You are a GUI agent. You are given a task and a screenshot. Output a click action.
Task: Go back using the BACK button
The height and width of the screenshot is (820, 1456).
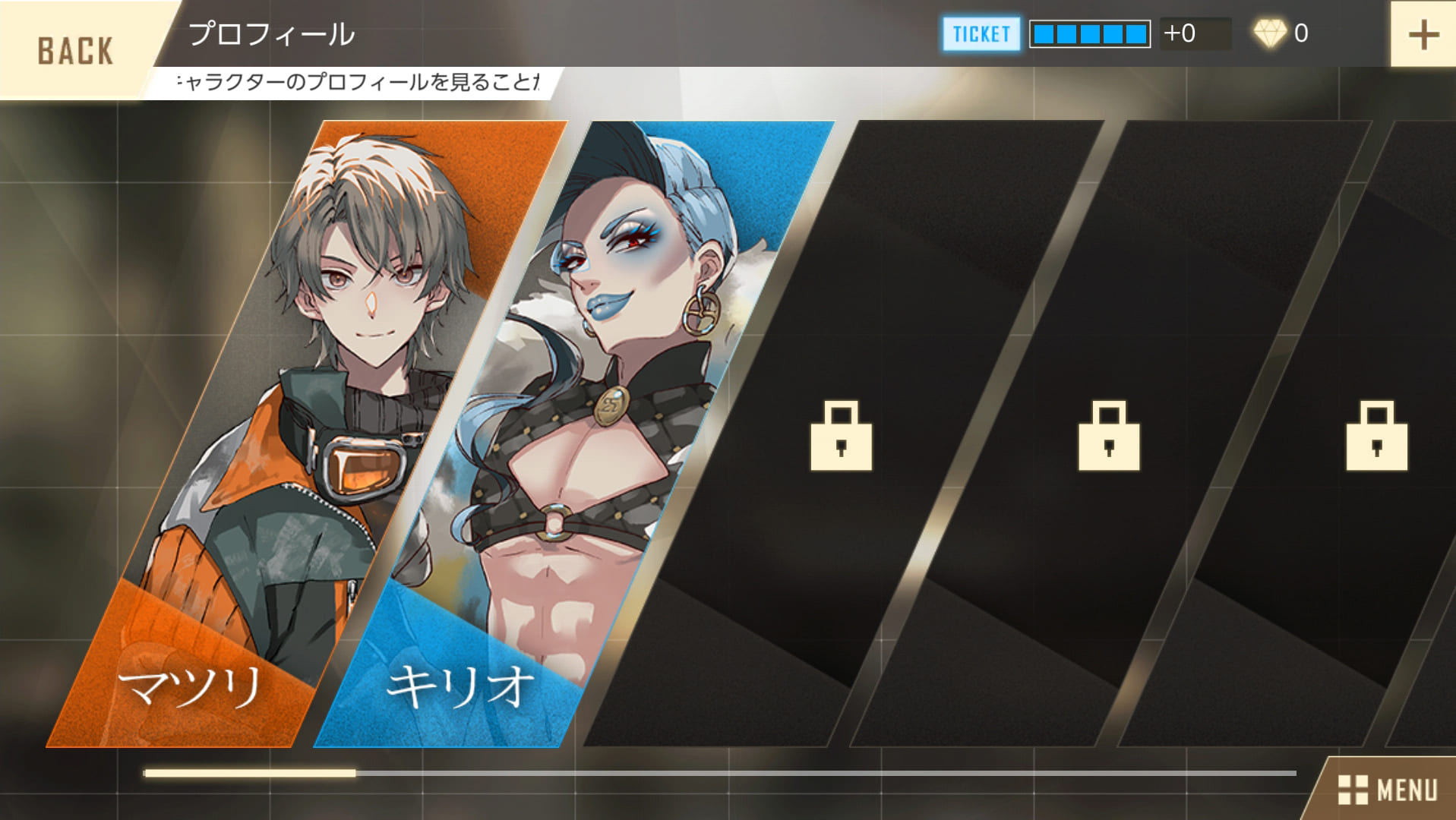tap(74, 50)
